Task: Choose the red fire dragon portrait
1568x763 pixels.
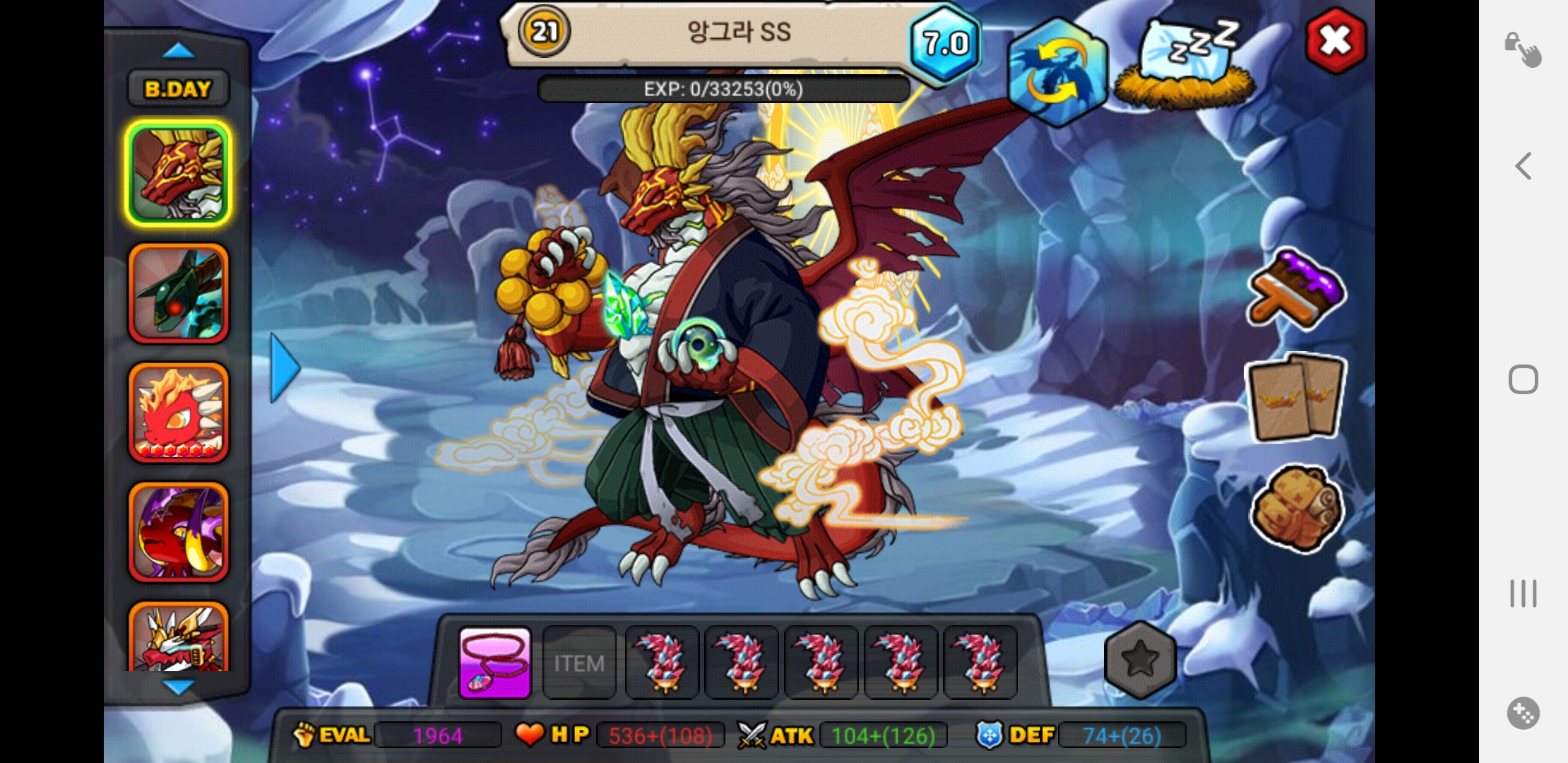Action: click(x=179, y=413)
